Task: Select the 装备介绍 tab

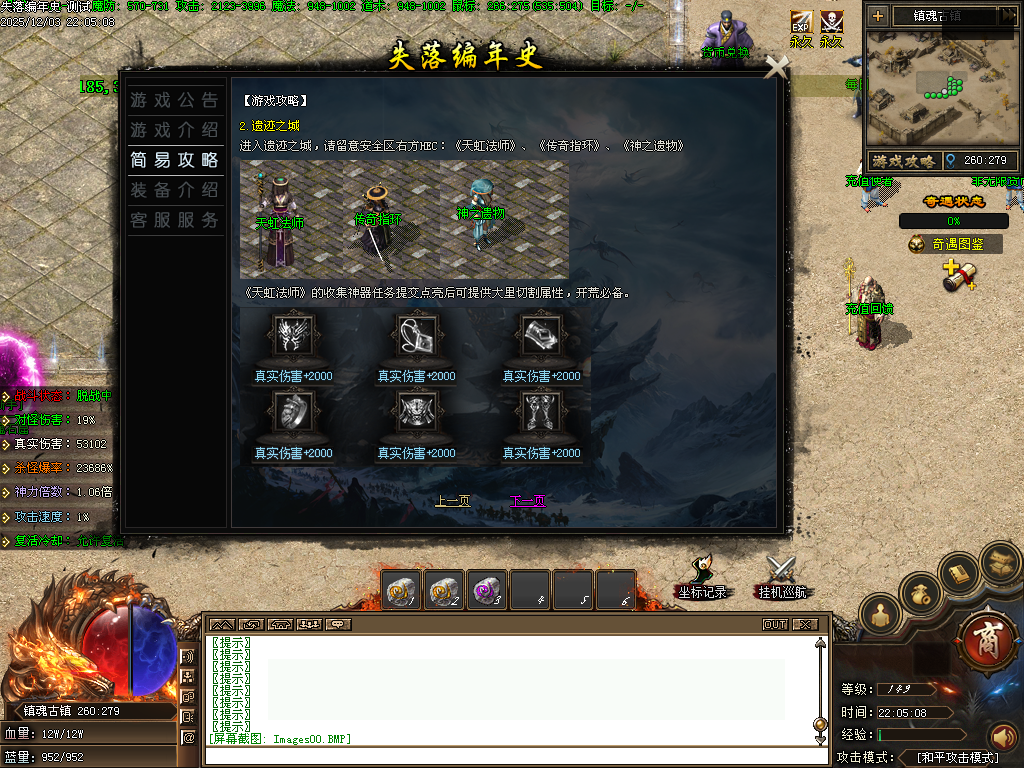Action: pos(174,190)
